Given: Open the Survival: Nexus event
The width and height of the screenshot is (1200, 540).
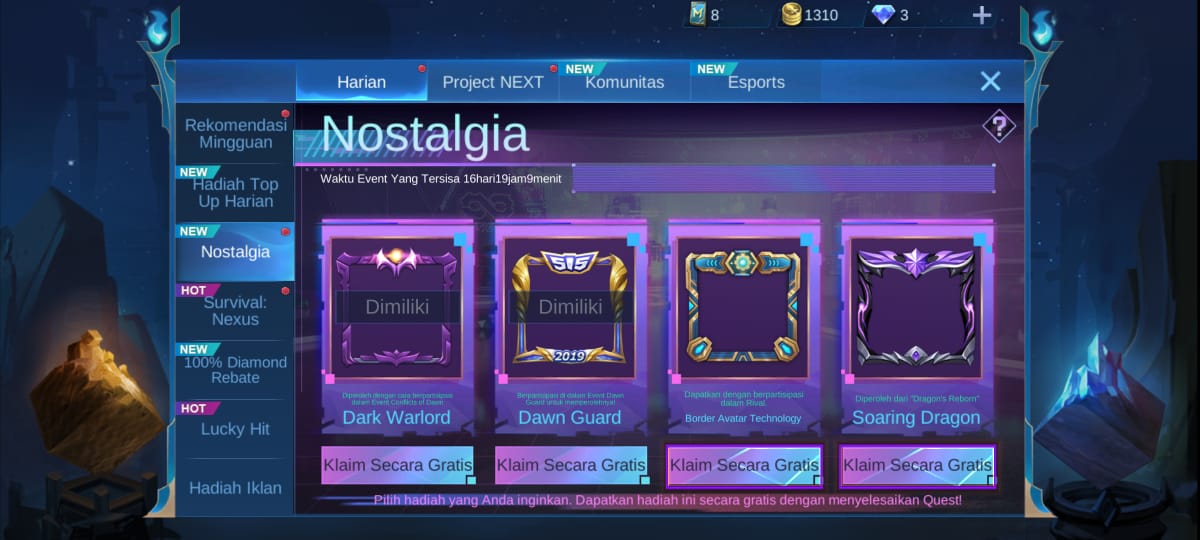Looking at the screenshot, I should coord(235,311).
